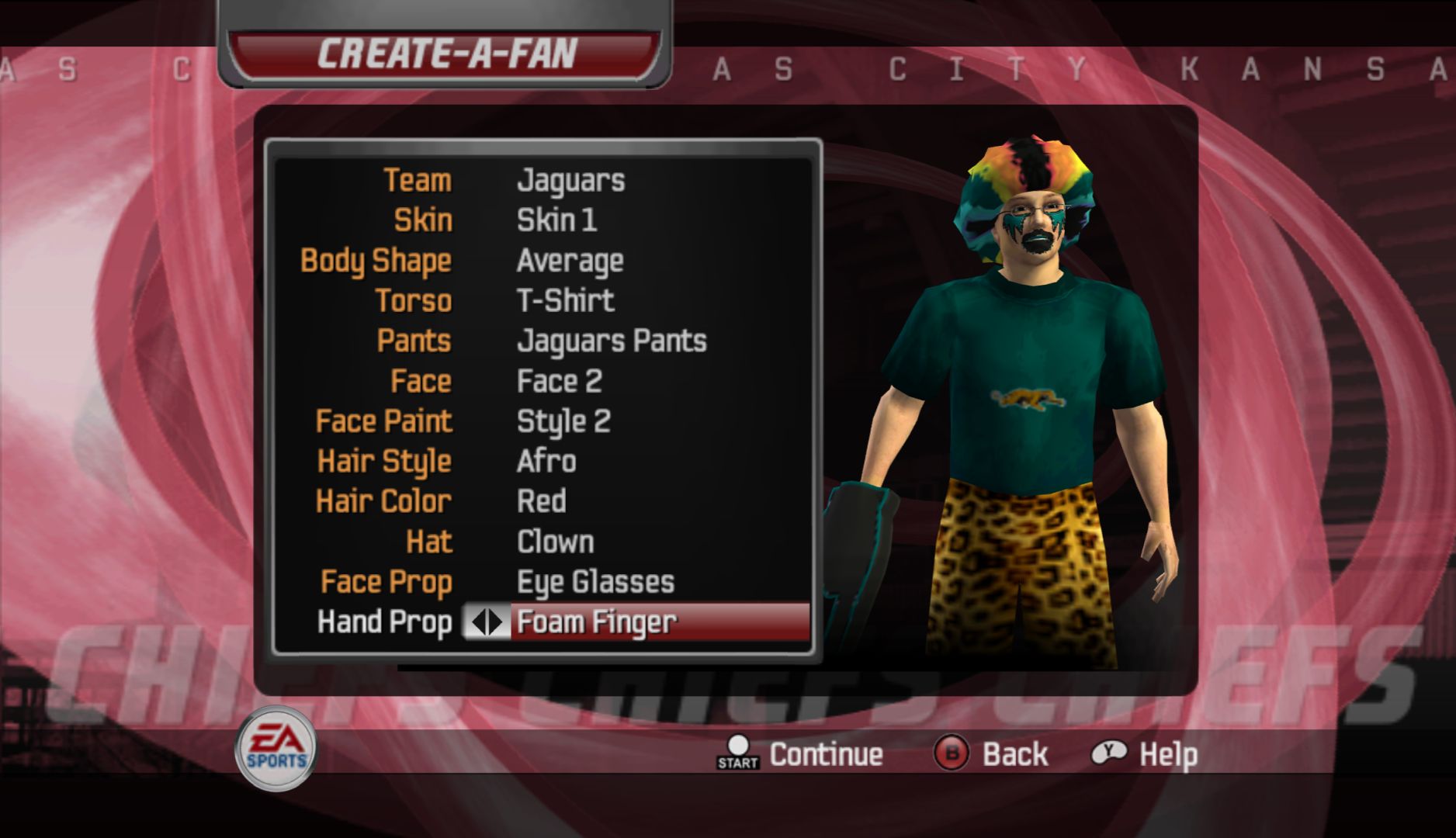Continue to the next screen

800,754
